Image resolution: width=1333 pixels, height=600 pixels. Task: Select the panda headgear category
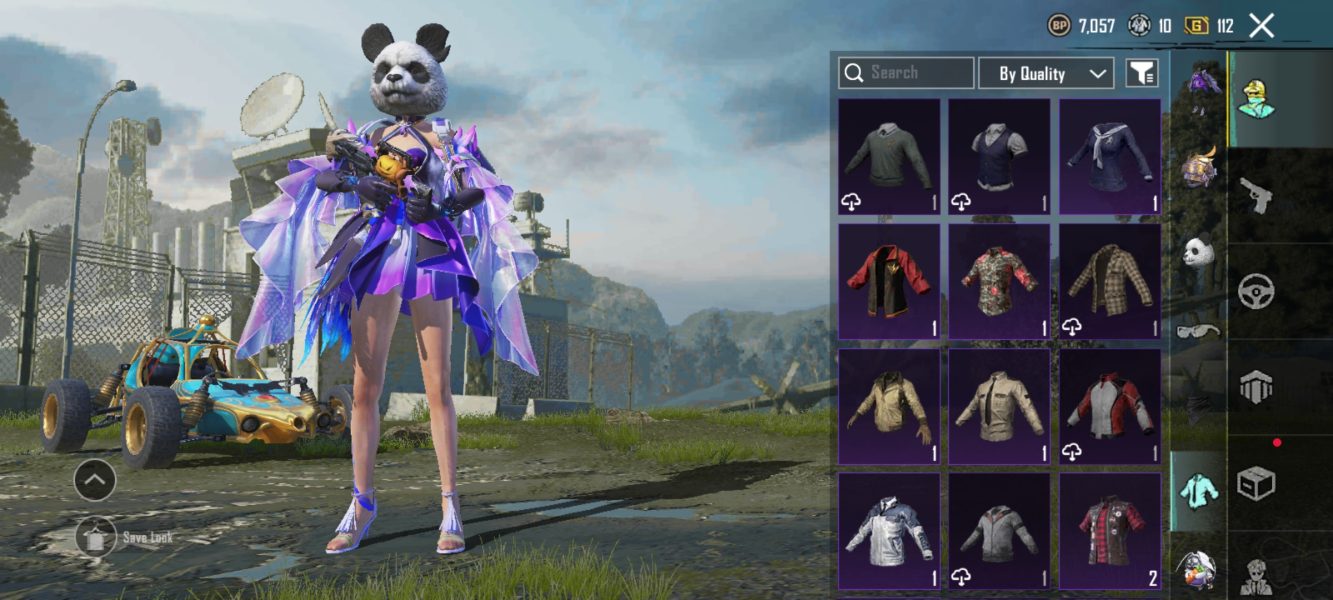coord(1198,250)
